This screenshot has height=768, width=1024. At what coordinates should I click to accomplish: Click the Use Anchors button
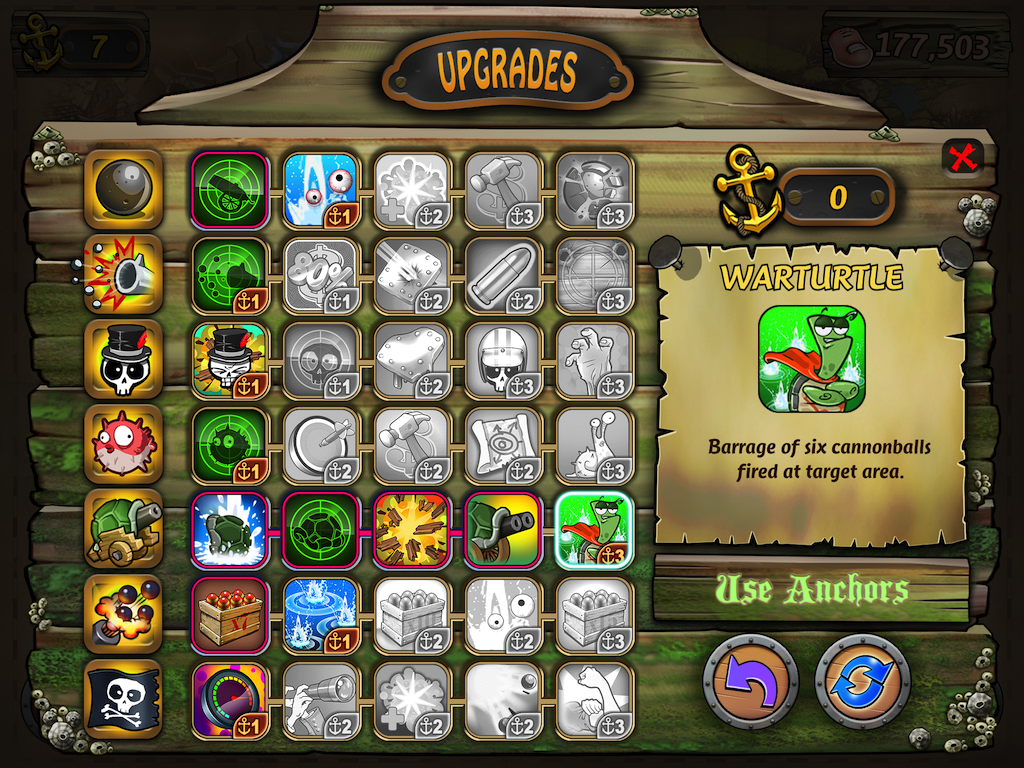[x=811, y=590]
